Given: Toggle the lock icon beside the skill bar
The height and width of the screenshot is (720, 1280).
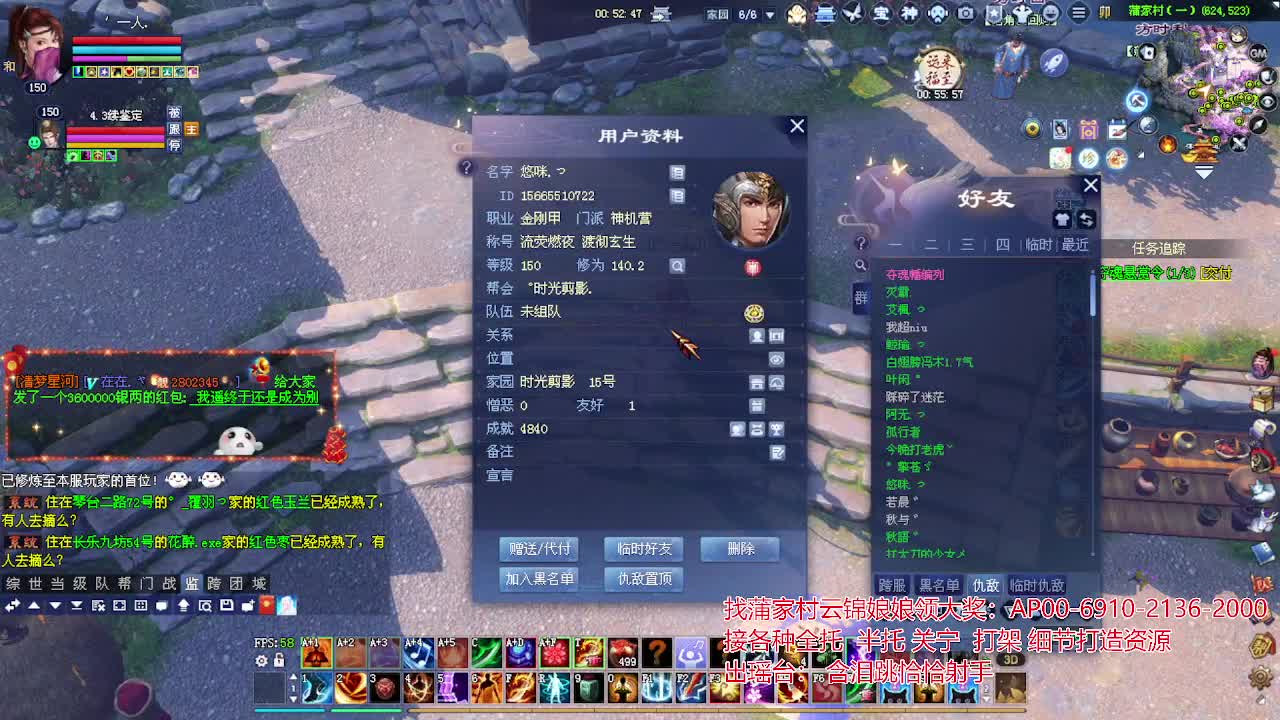Looking at the screenshot, I should (280, 660).
